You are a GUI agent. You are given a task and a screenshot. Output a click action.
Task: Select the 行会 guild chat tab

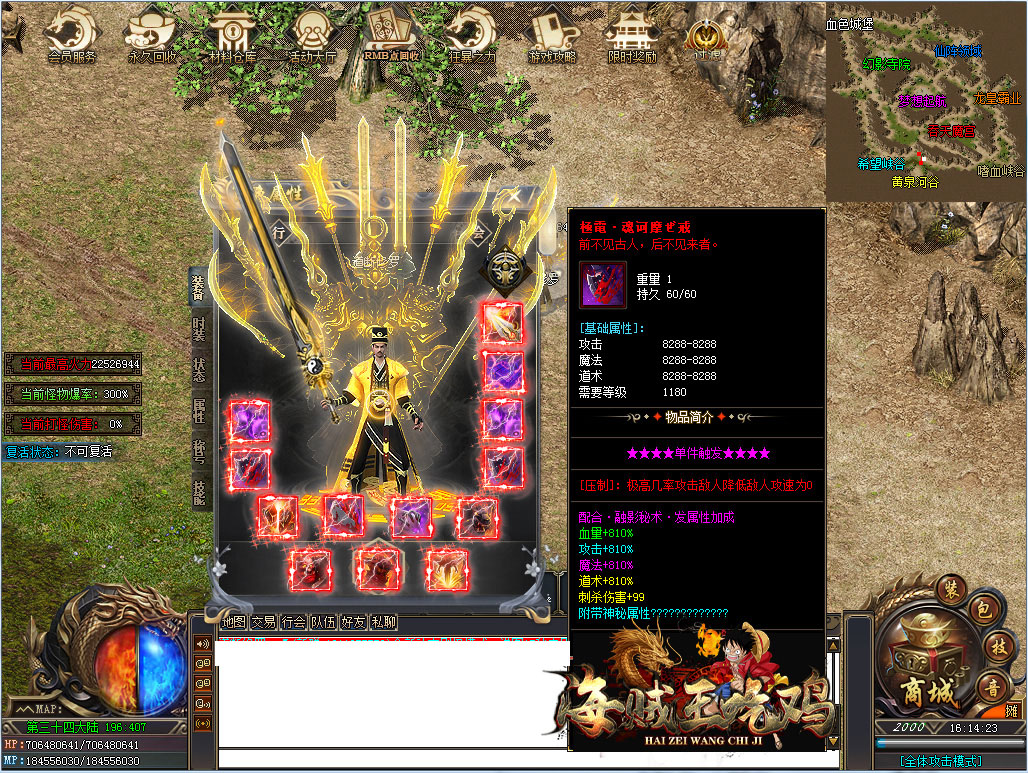coord(293,622)
